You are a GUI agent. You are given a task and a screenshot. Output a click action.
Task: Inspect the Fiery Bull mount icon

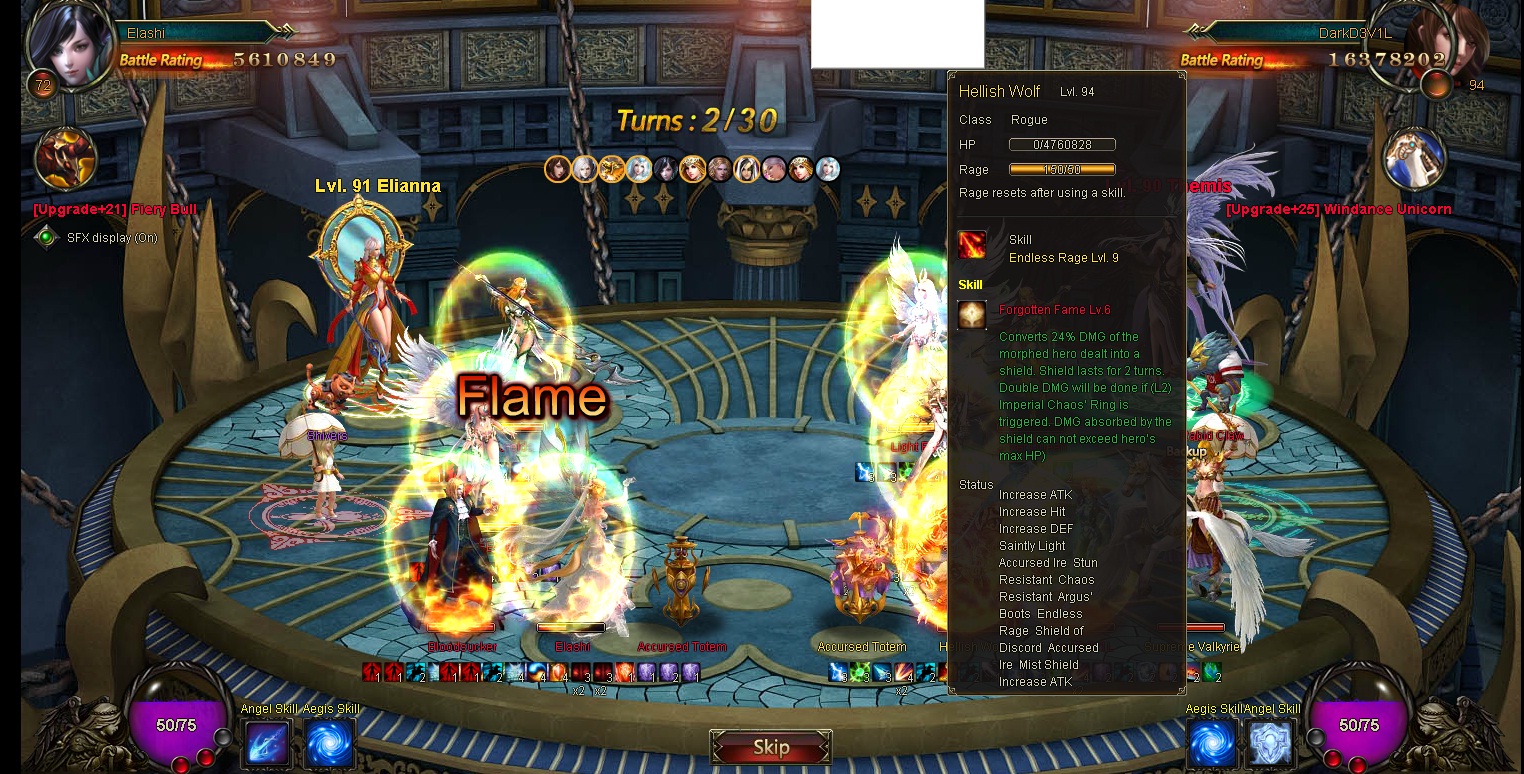(66, 160)
